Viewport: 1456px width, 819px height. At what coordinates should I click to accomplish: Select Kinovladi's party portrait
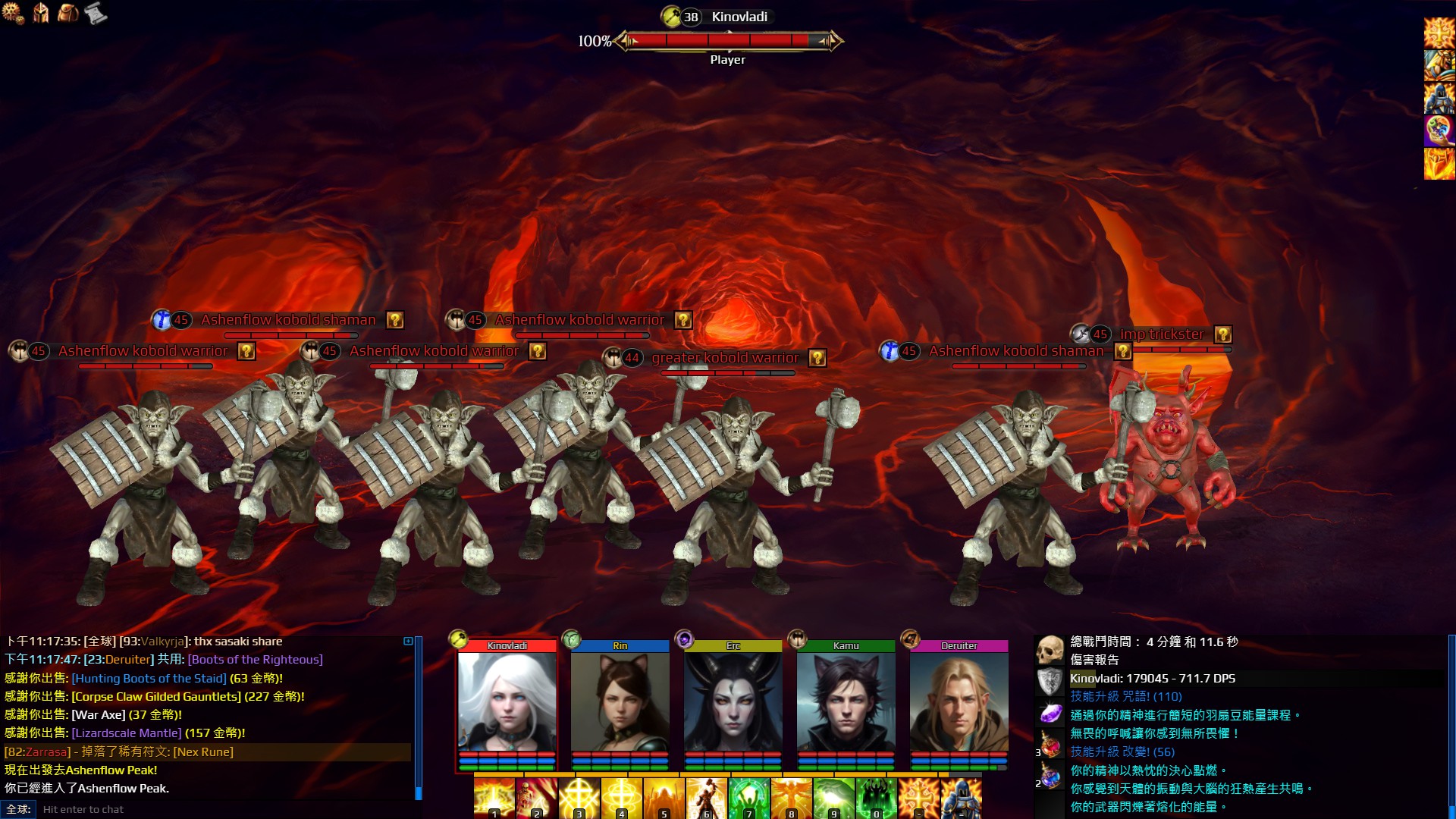(507, 701)
